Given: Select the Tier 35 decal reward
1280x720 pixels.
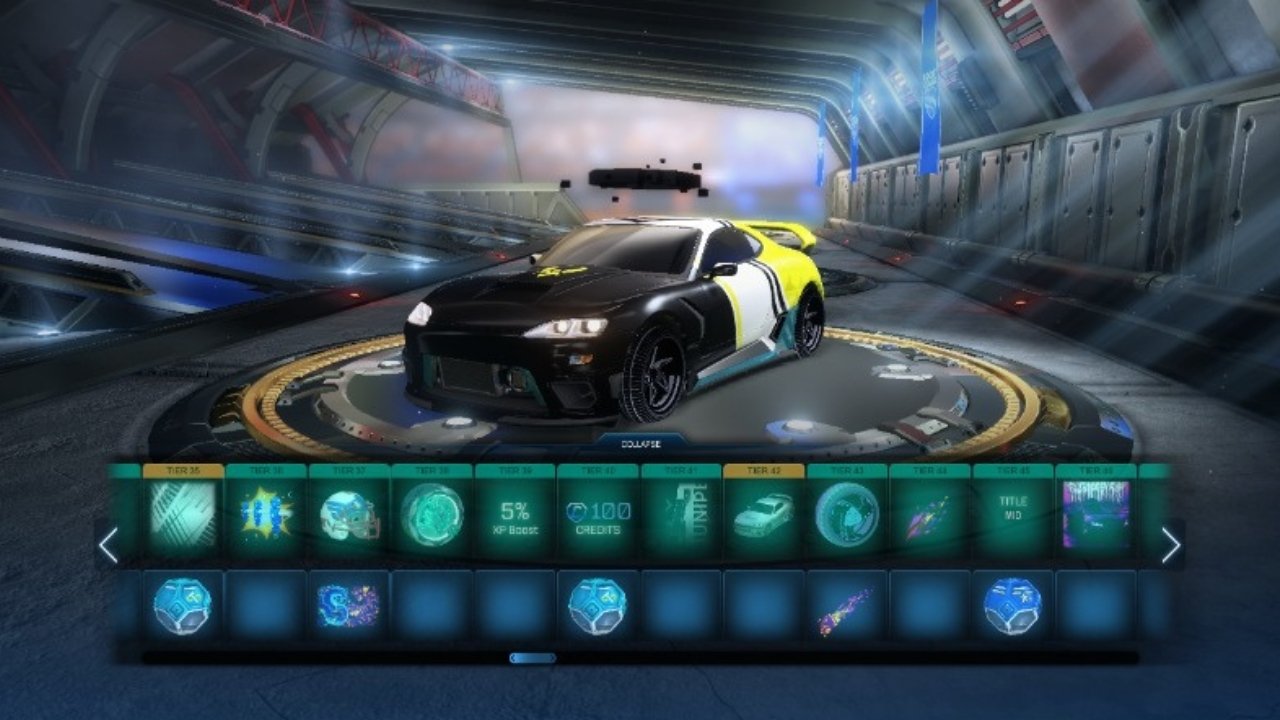Looking at the screenshot, I should click(x=182, y=514).
